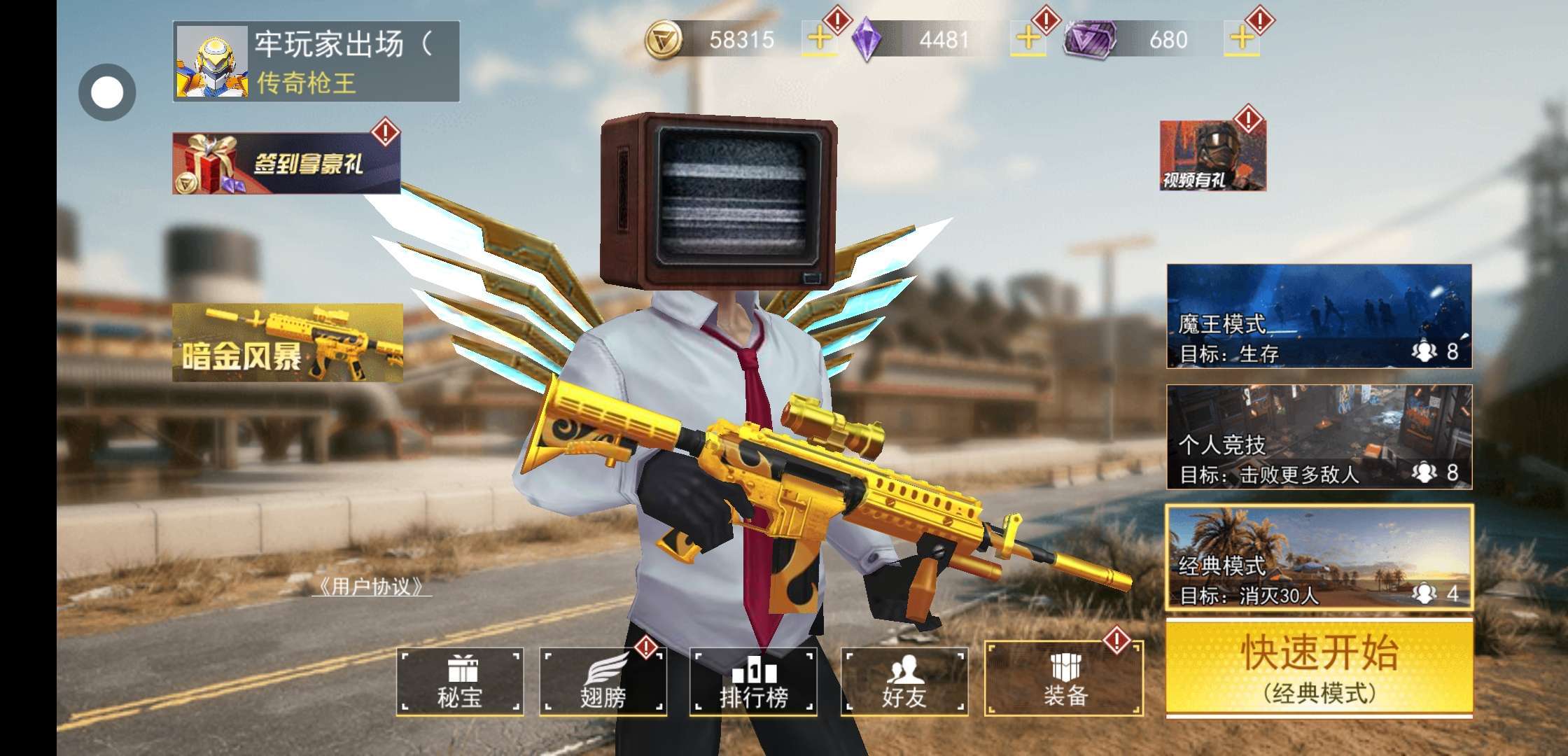
Task: Tap the white circle floating button
Action: click(107, 92)
